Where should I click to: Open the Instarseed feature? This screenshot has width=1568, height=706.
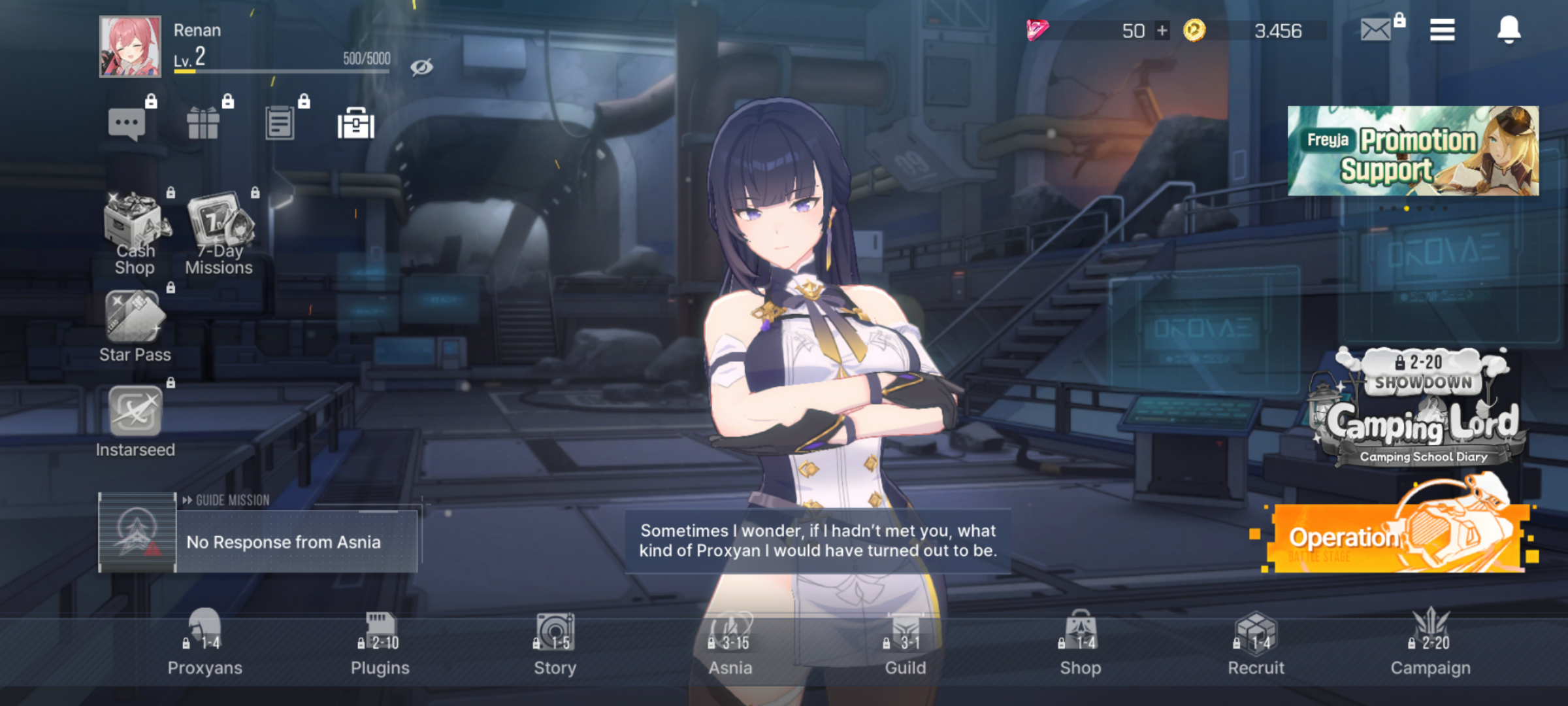pyautogui.click(x=135, y=420)
